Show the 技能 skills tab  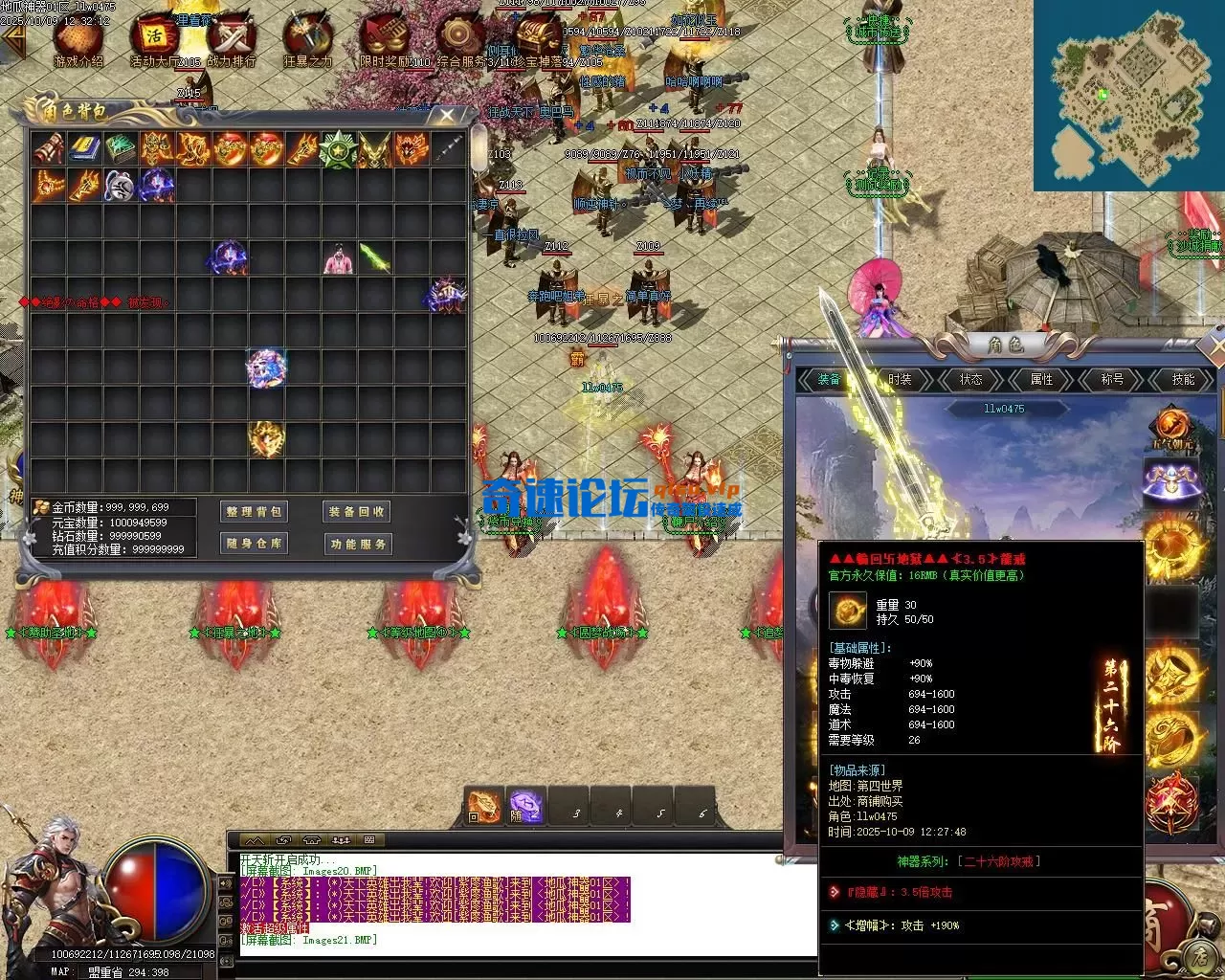pyautogui.click(x=1183, y=380)
